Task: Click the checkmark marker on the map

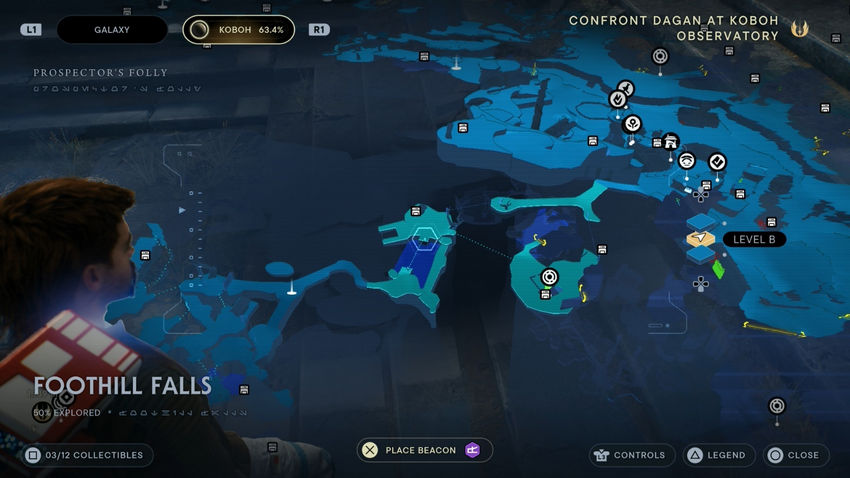Action: coord(717,161)
